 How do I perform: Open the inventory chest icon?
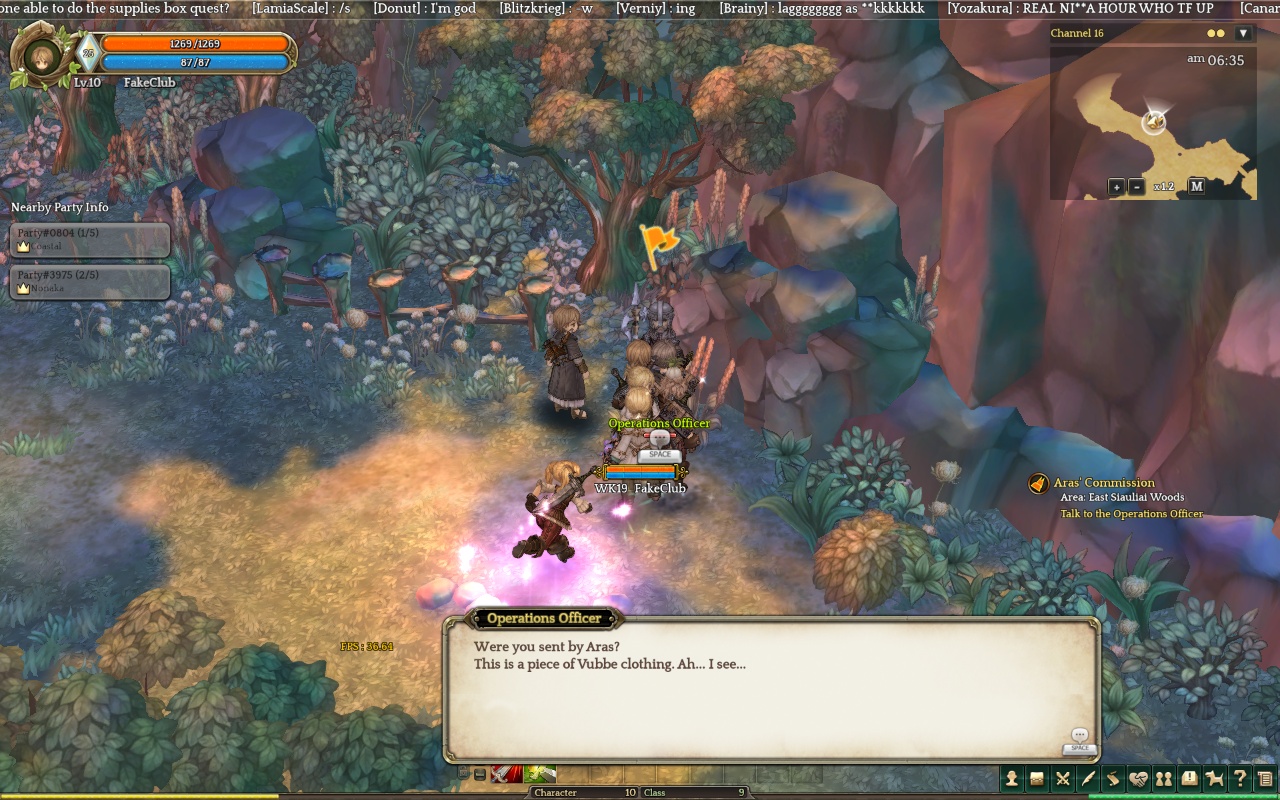coord(1037,778)
